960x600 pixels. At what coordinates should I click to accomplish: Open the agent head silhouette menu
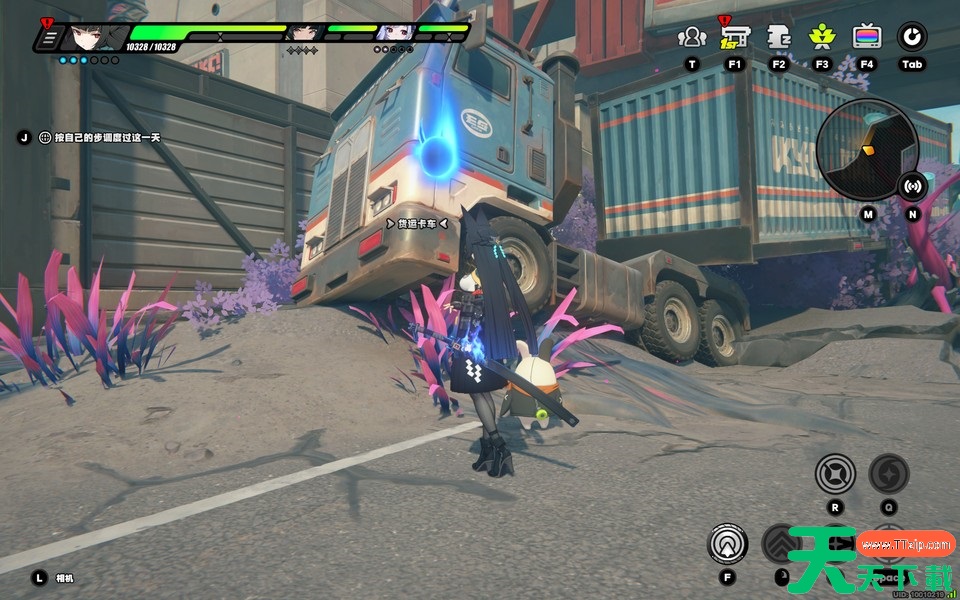pos(778,37)
